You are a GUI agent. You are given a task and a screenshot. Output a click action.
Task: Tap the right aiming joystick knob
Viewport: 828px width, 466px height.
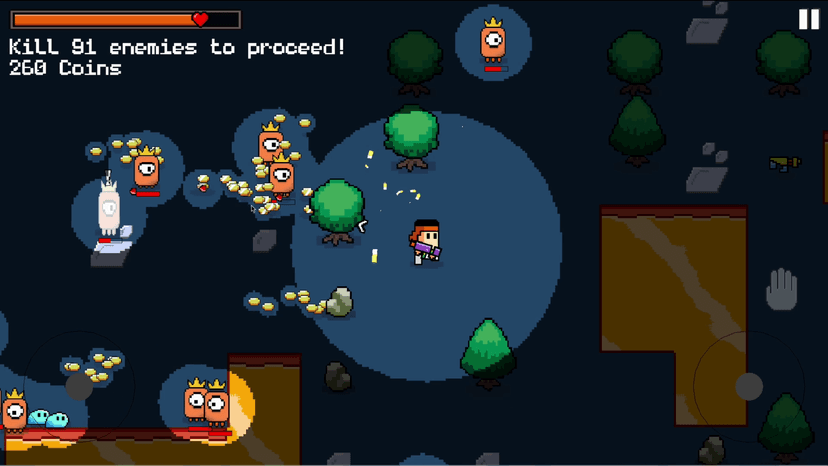click(749, 386)
